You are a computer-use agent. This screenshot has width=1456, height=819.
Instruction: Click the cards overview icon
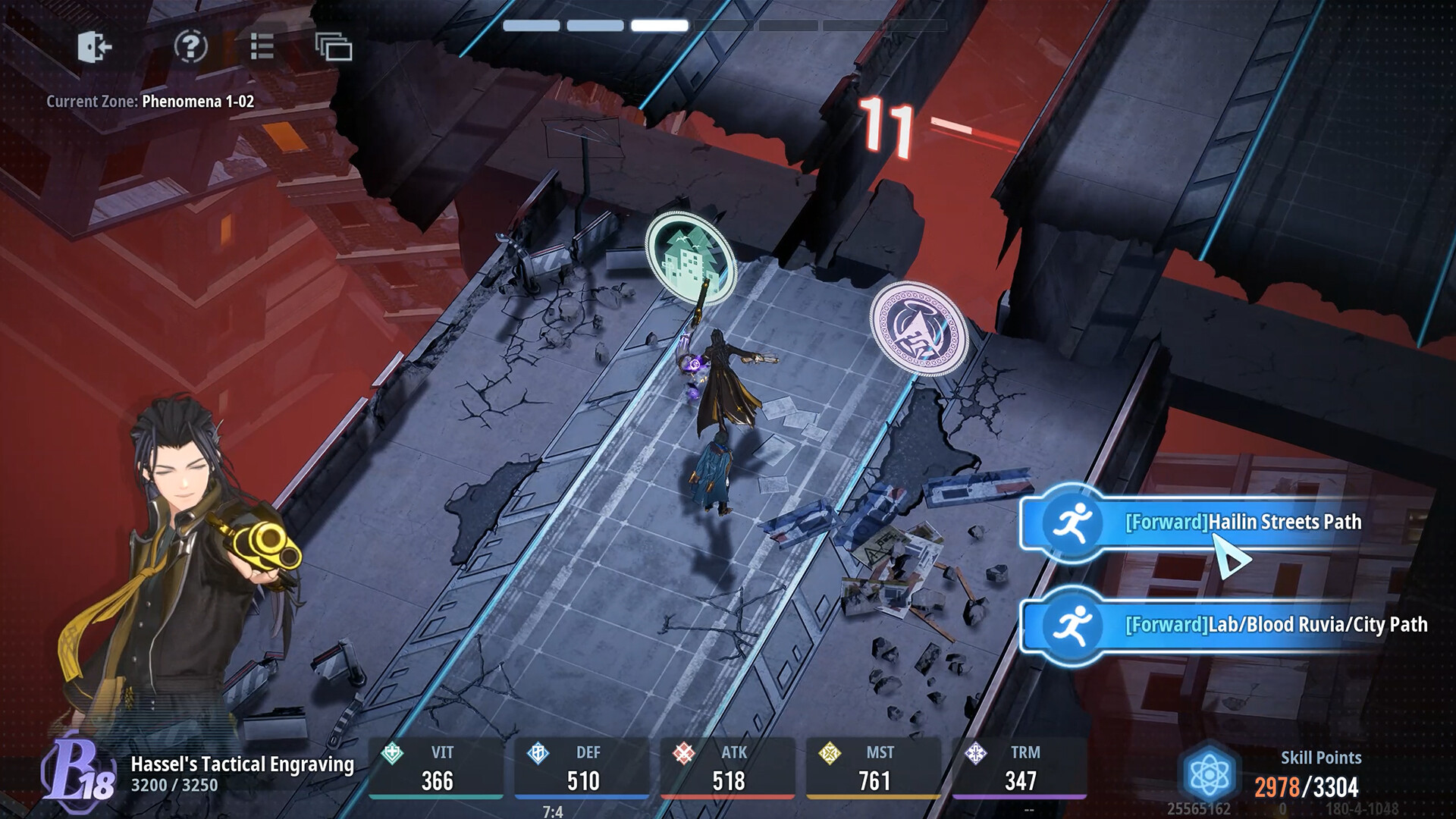coord(332,47)
